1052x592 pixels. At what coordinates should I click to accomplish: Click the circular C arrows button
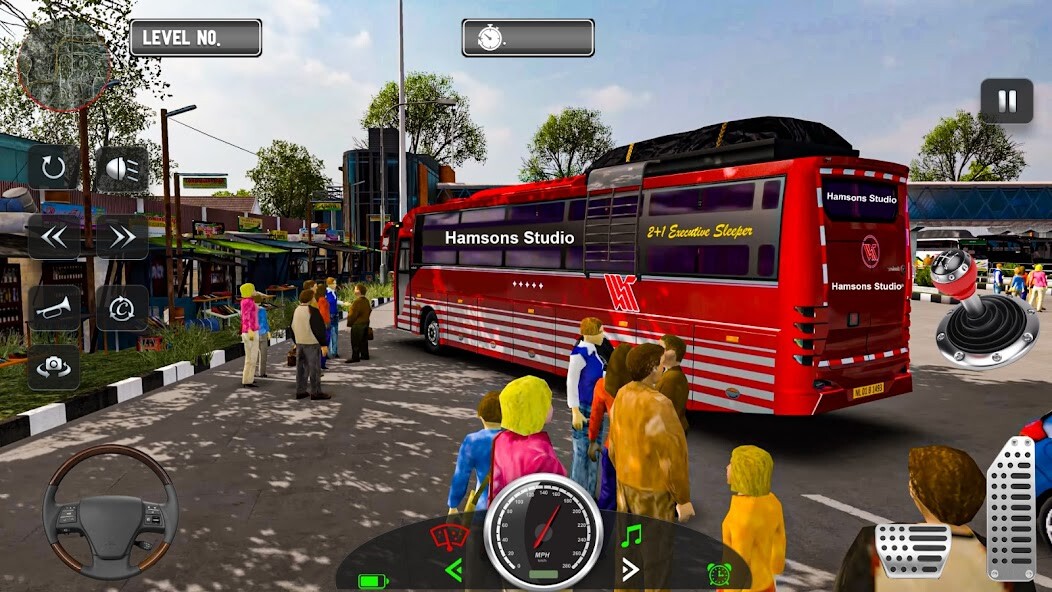click(122, 308)
